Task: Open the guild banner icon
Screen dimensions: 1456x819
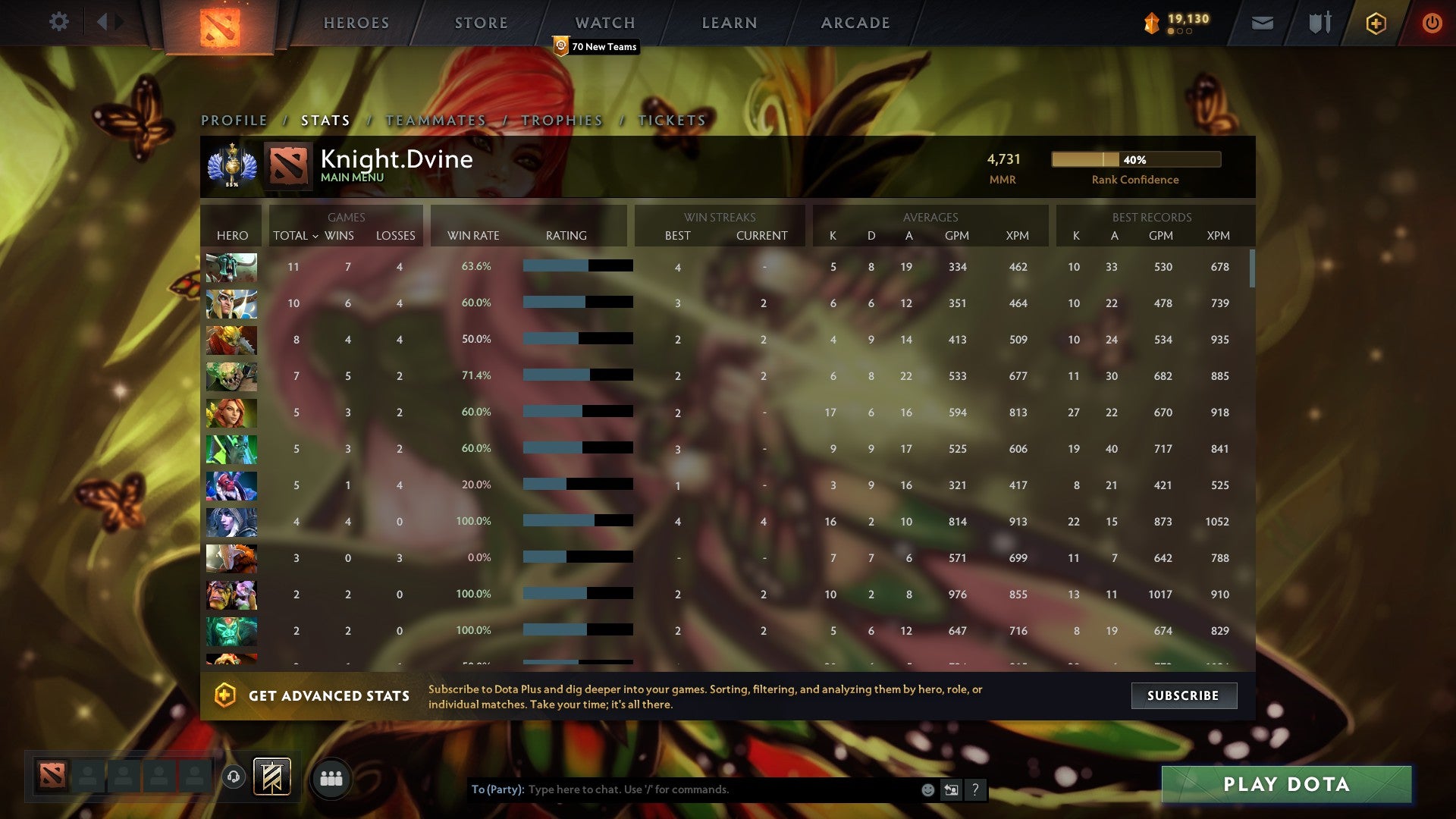Action: pos(271,778)
